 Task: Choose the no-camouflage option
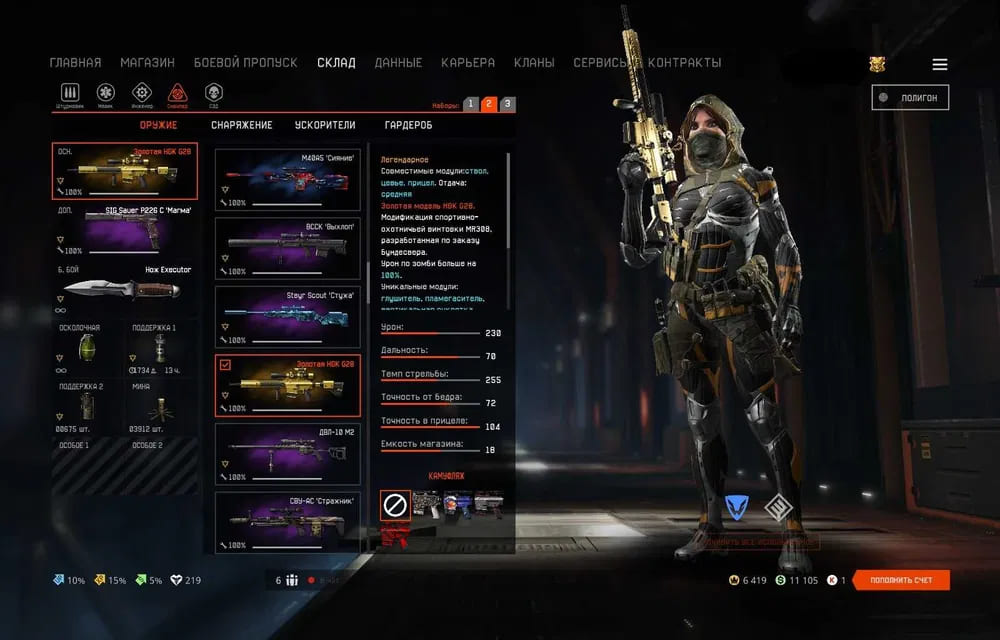[x=395, y=506]
